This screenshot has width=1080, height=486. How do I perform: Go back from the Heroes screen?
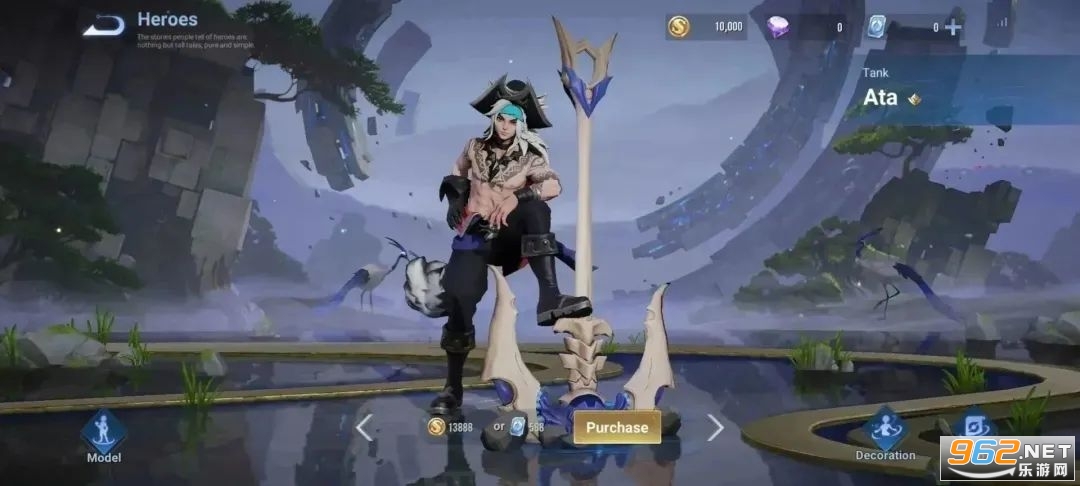point(103,26)
